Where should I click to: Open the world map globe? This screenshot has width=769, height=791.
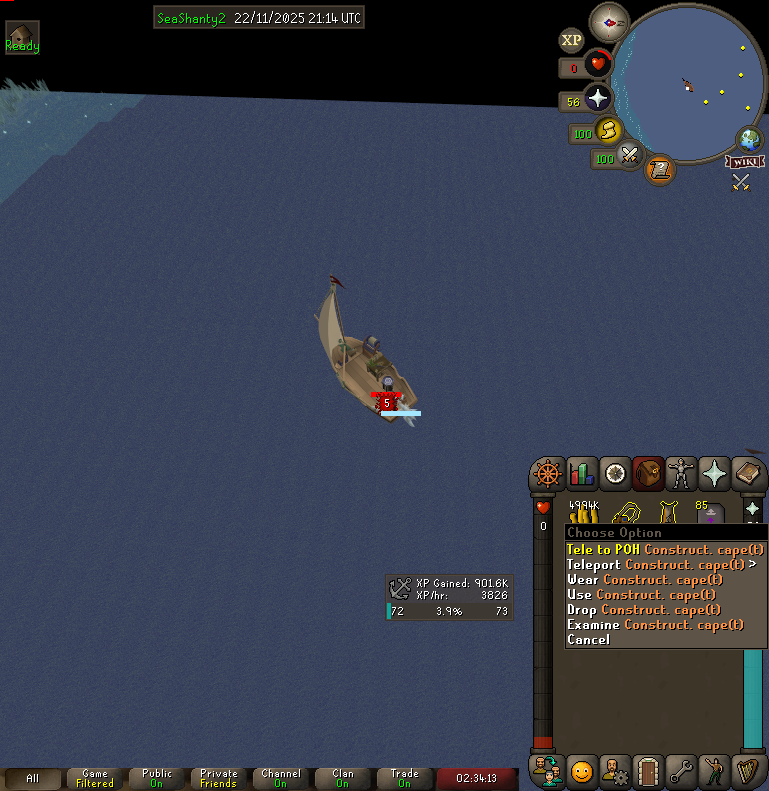click(749, 139)
